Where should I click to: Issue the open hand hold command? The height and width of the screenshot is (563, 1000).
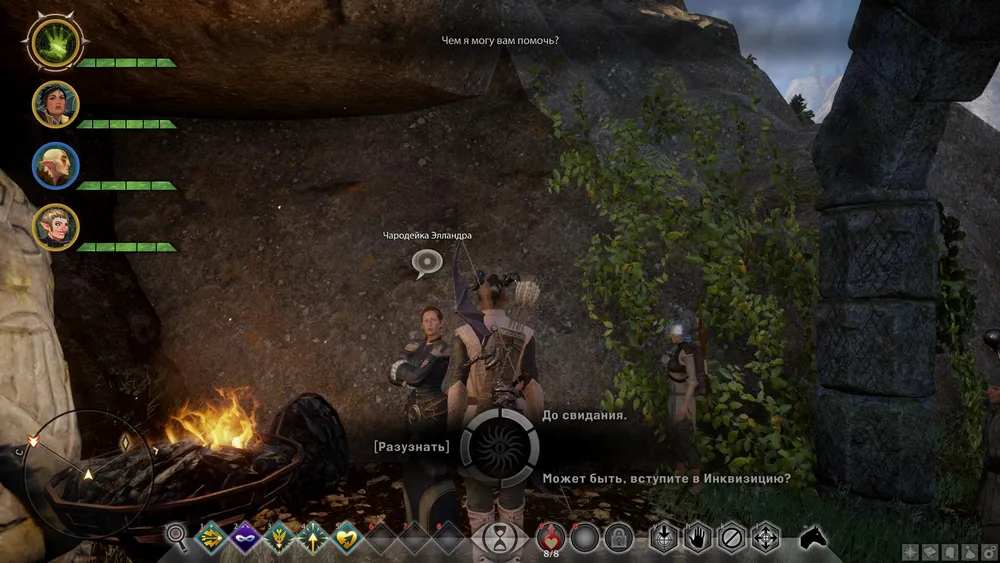point(697,538)
